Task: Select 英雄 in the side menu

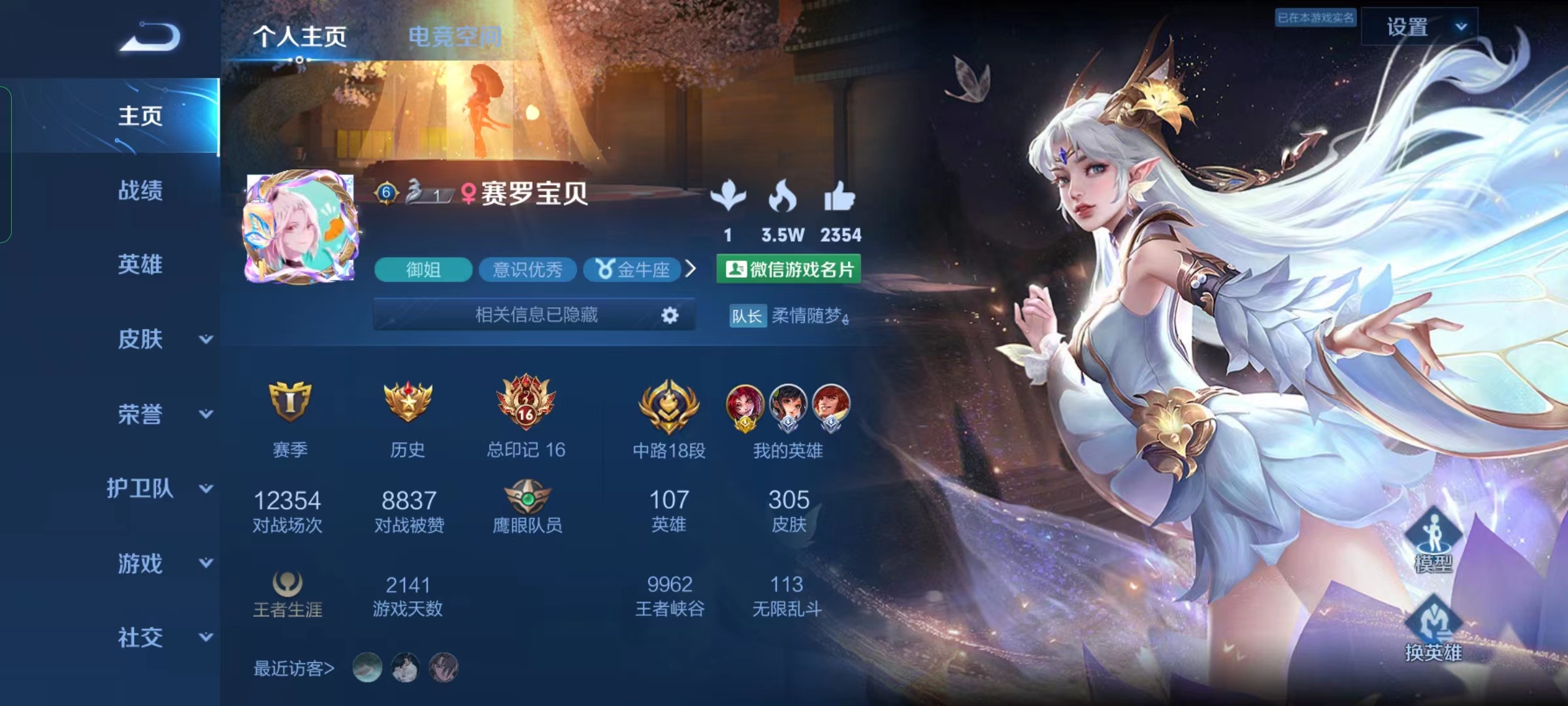Action: (x=140, y=265)
